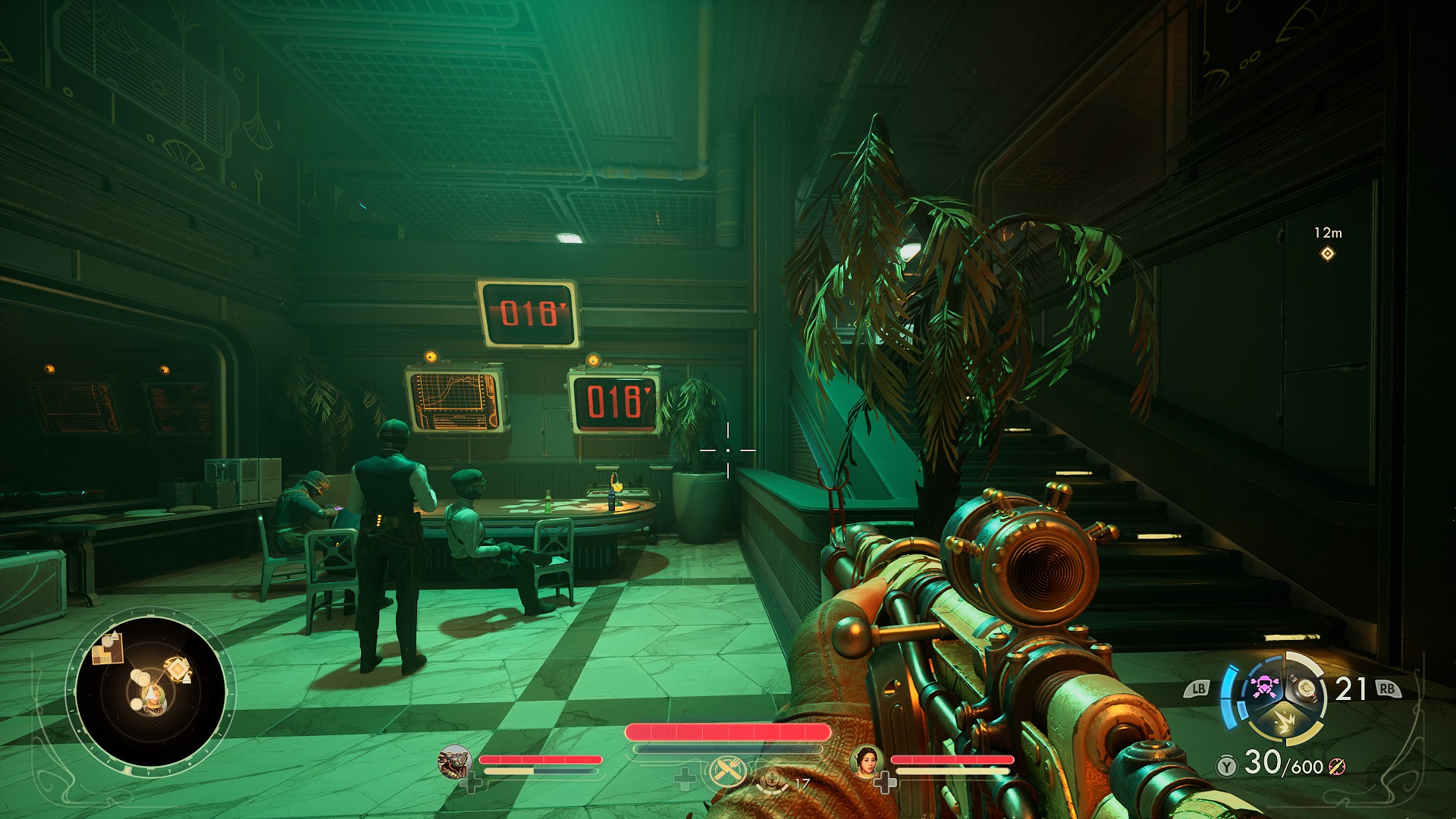Select the woman companion portrait
The width and height of the screenshot is (1456, 819).
click(866, 761)
